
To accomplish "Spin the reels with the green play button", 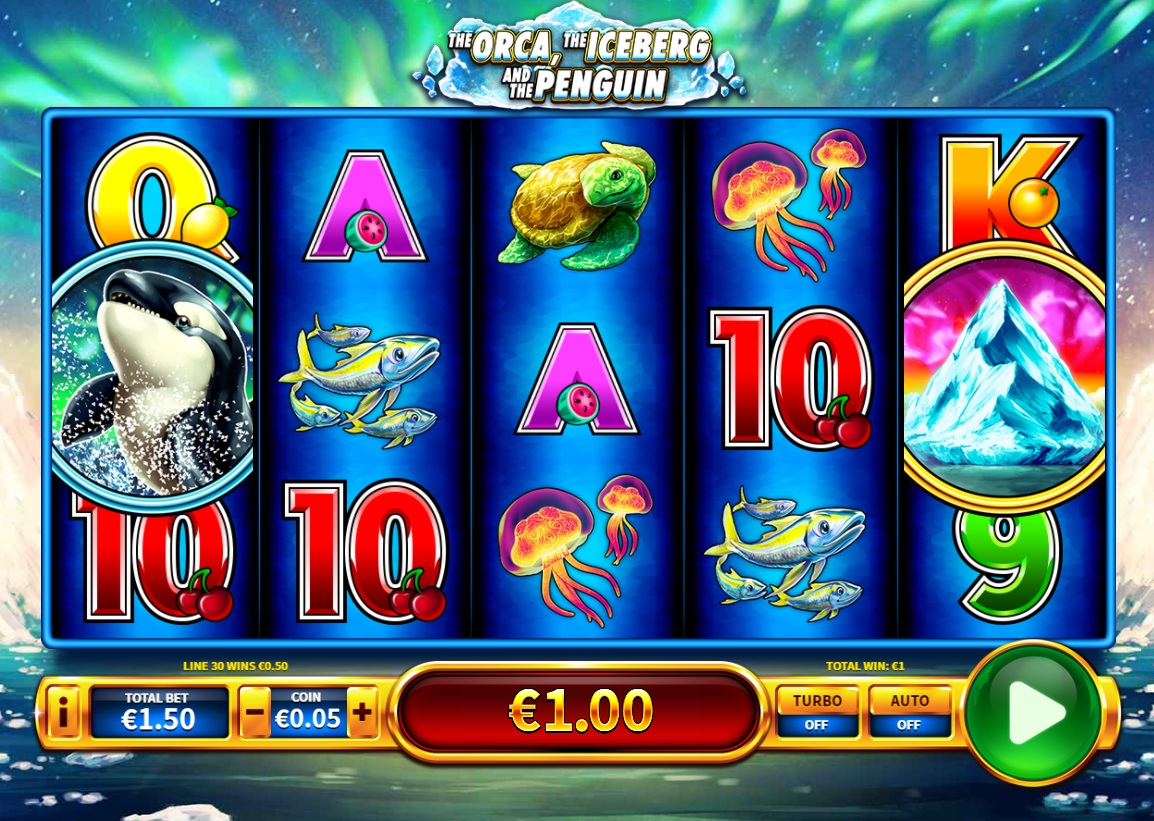I will [1033, 711].
